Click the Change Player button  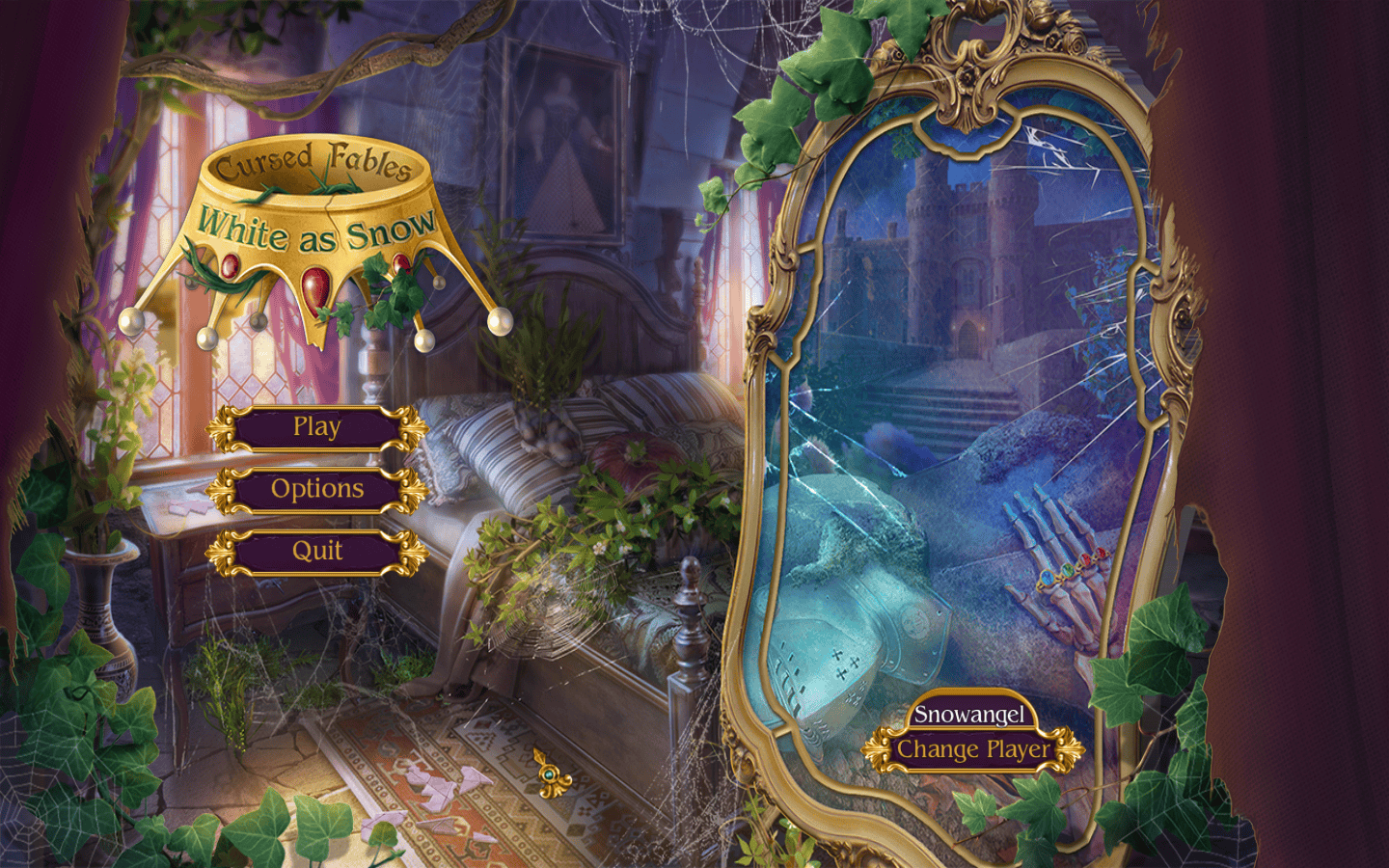(x=972, y=750)
